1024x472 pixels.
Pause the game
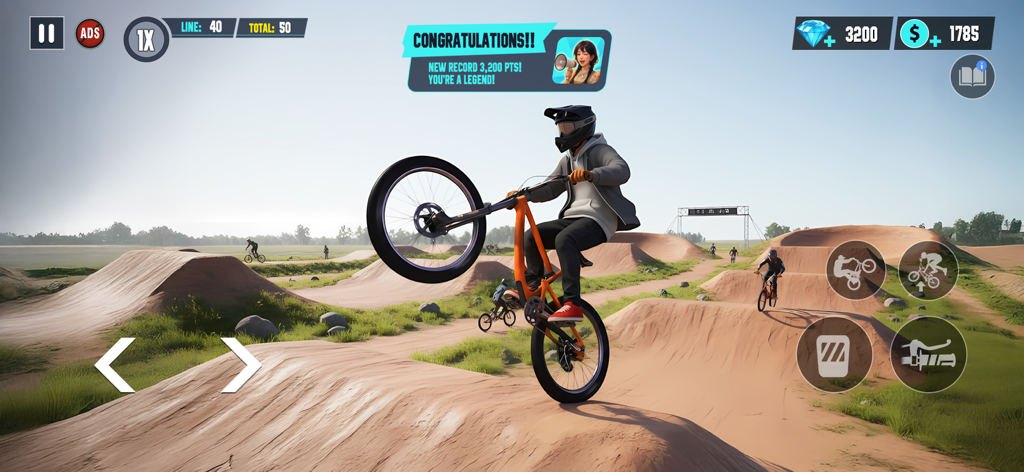pos(46,33)
